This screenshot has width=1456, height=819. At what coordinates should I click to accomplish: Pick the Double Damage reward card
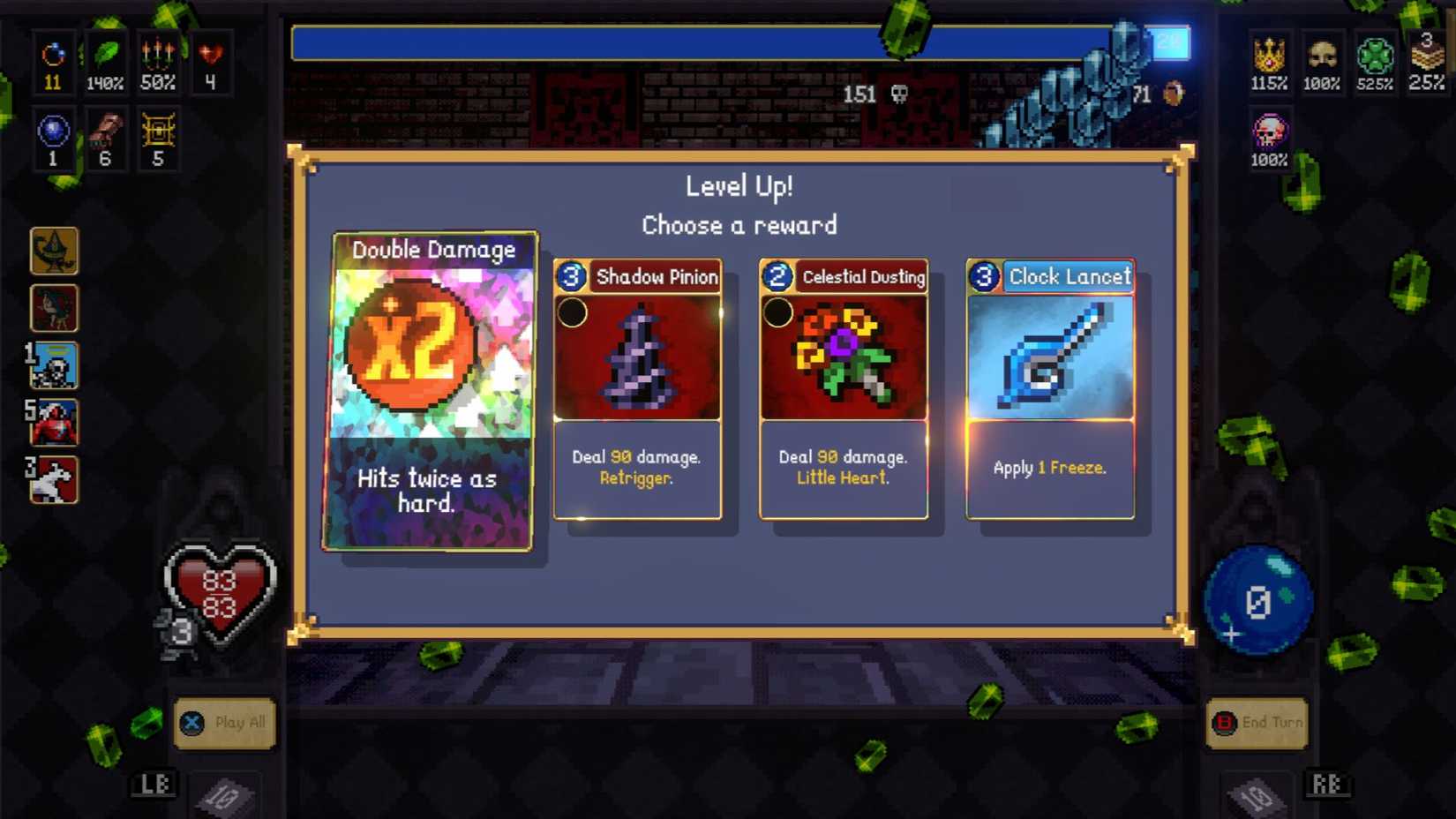pyautogui.click(x=432, y=388)
